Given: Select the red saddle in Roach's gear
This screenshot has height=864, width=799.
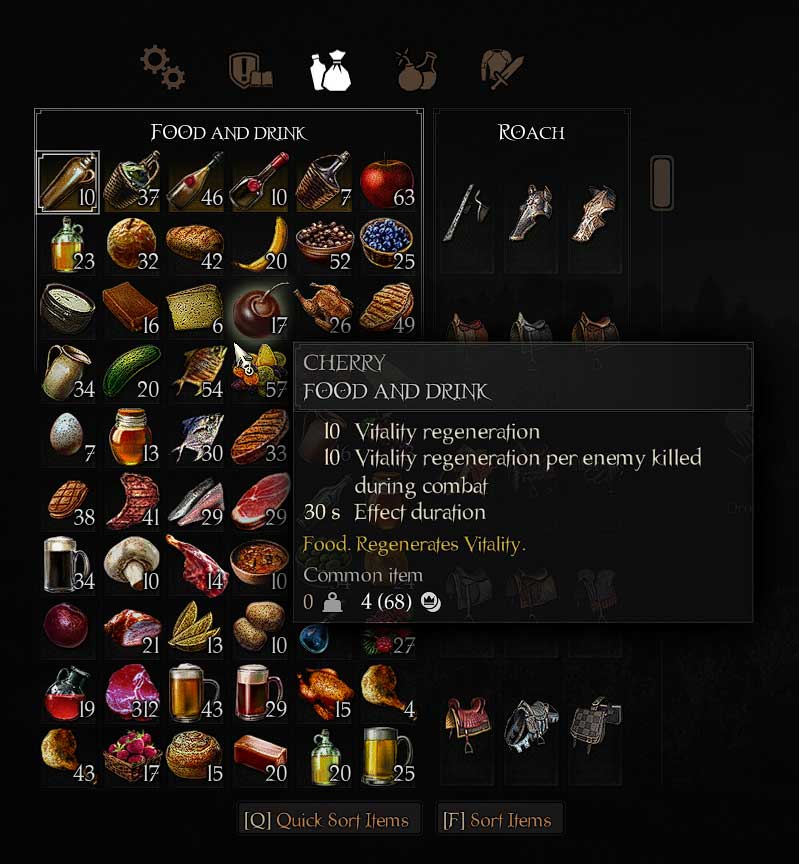Looking at the screenshot, I should click(467, 721).
